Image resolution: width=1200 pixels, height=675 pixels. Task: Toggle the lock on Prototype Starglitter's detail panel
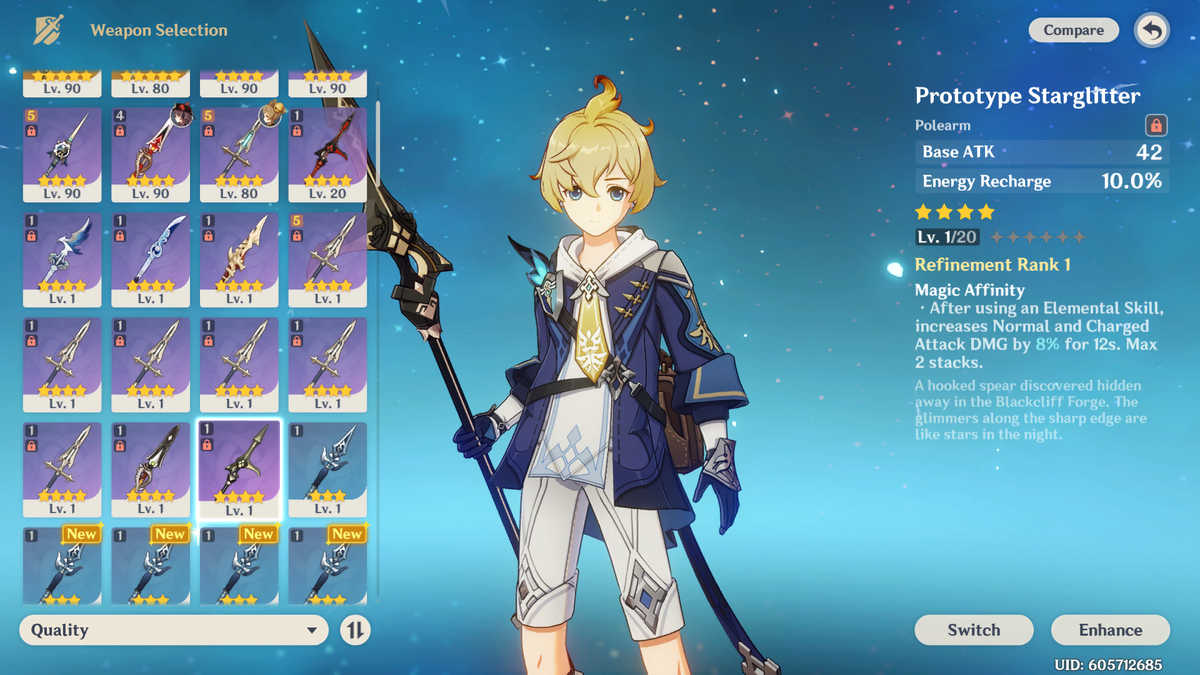(1156, 126)
